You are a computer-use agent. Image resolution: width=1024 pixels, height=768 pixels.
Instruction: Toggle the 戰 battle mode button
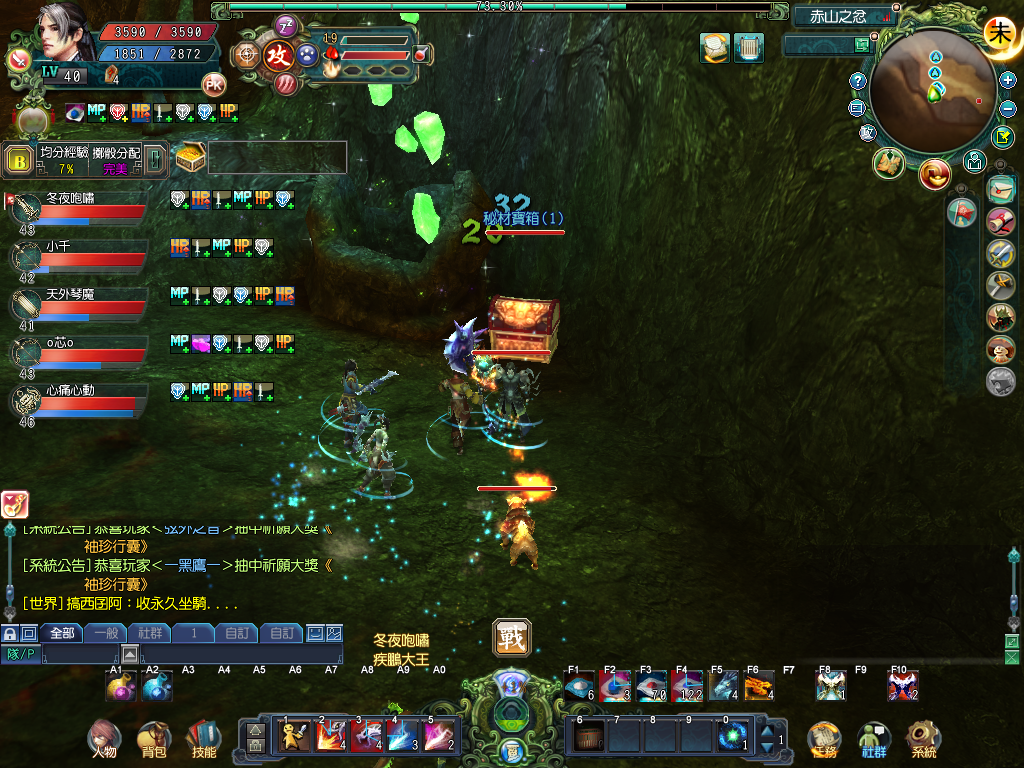[x=511, y=637]
